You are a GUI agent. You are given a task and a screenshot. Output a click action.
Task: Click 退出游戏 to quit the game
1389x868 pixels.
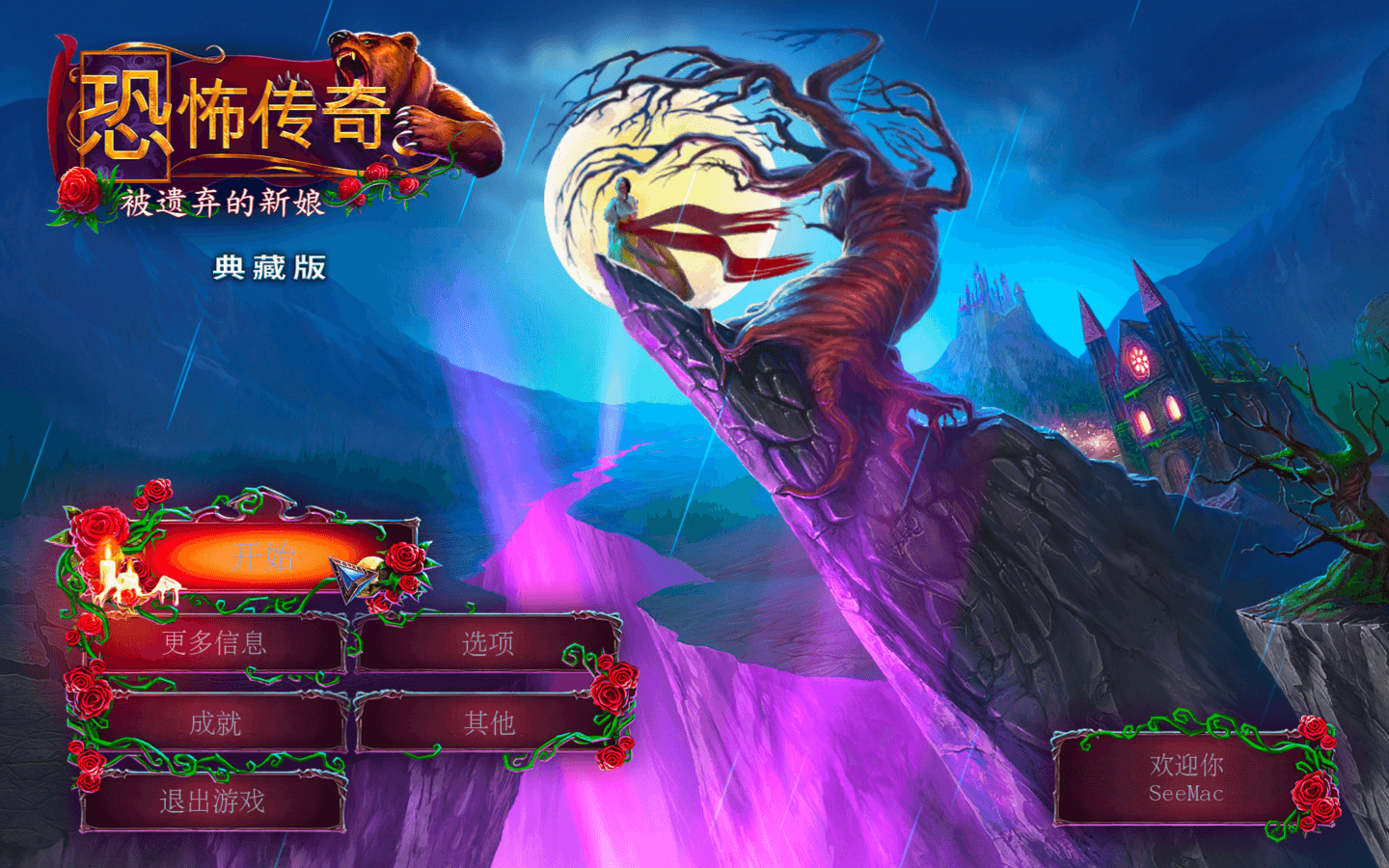212,801
